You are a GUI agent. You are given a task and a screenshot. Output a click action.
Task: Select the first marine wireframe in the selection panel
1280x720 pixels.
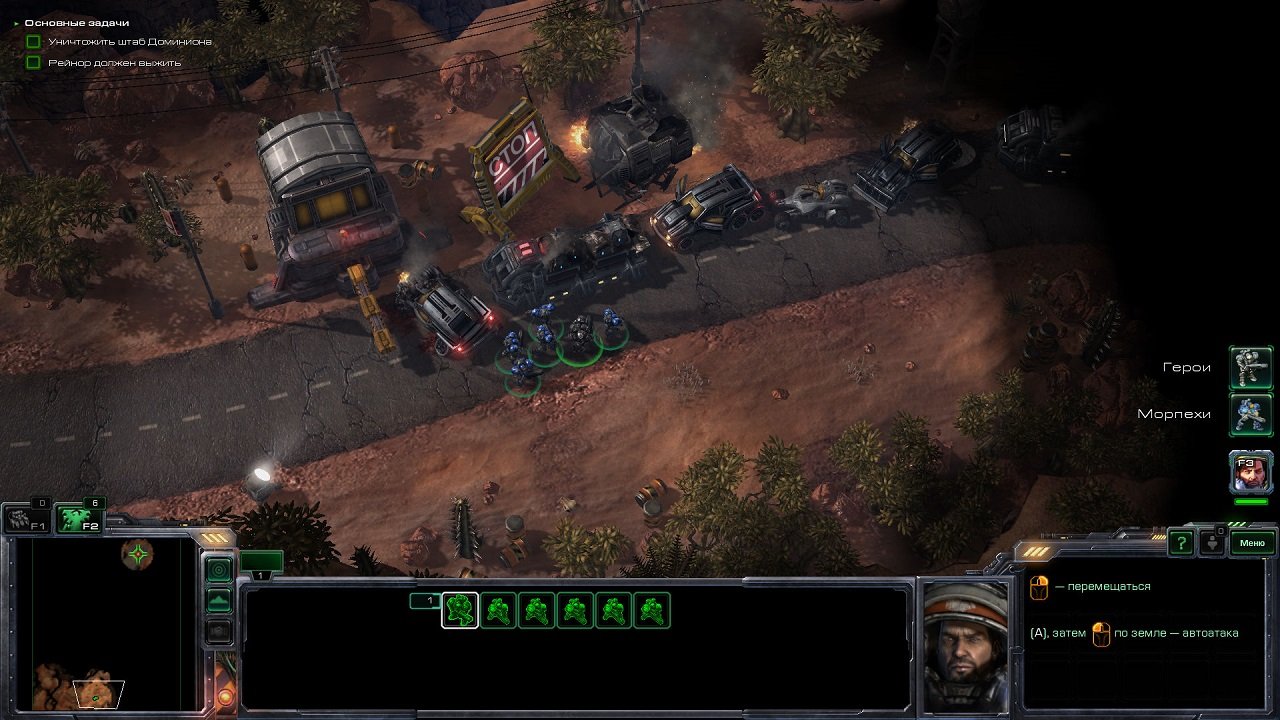[x=458, y=610]
